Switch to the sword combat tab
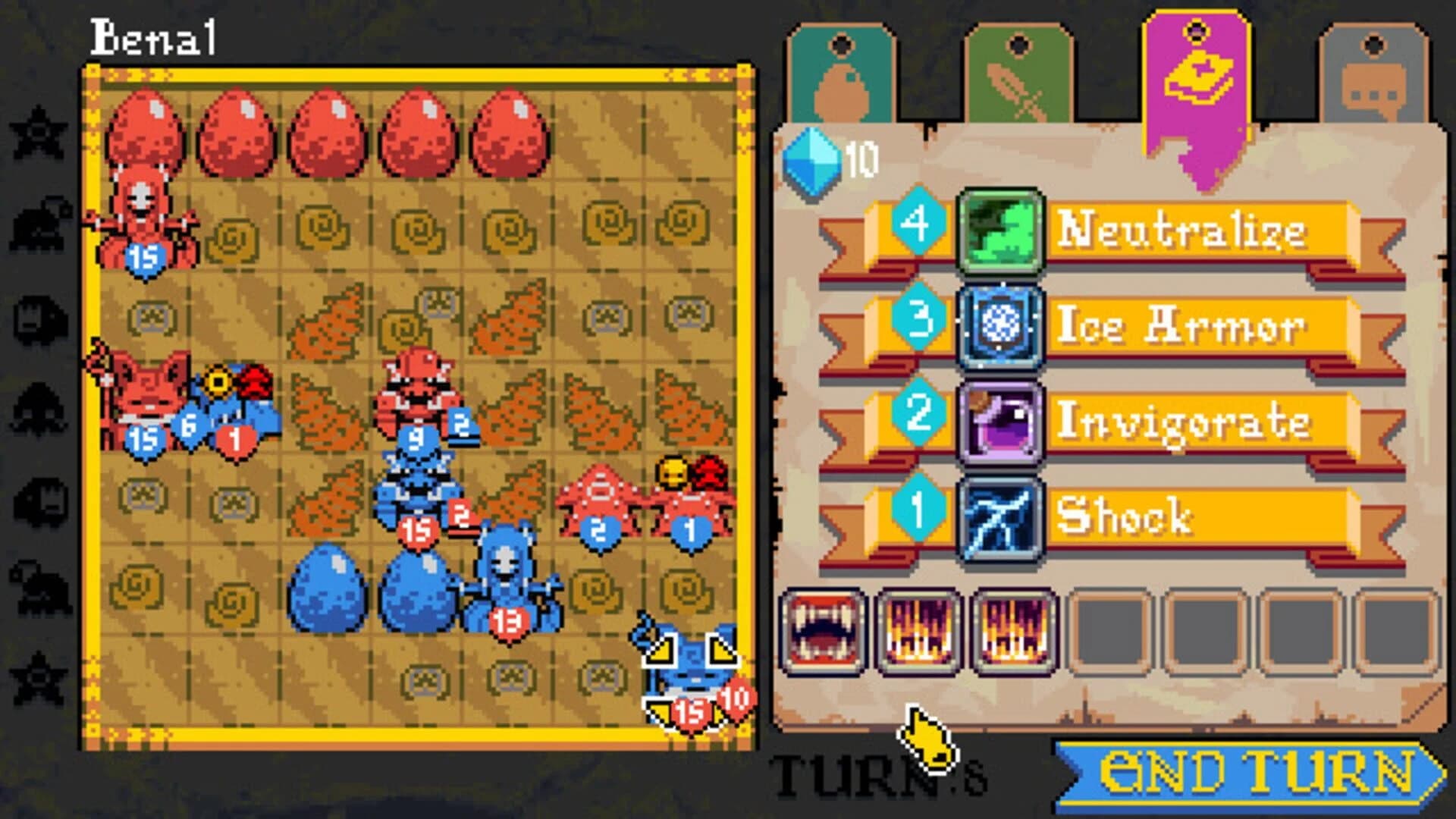Viewport: 1456px width, 819px height. [1020, 72]
